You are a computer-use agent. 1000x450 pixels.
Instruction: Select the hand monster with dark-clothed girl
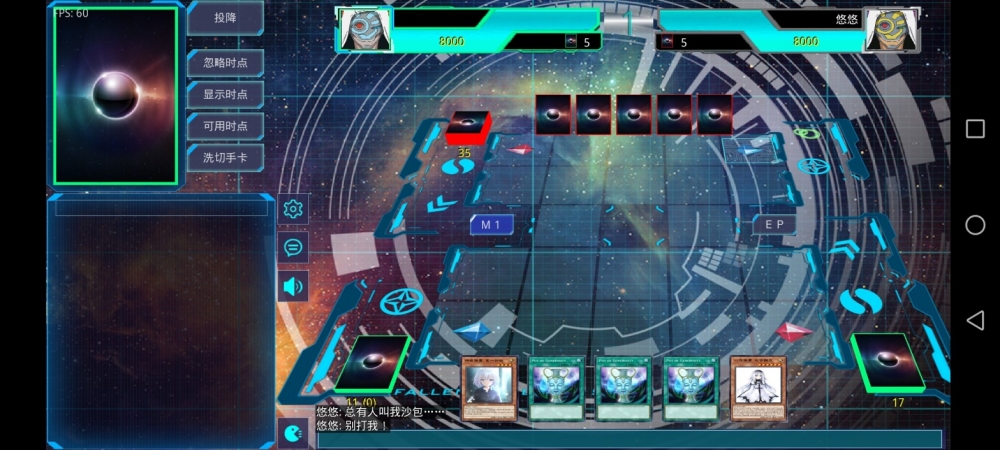pos(489,388)
